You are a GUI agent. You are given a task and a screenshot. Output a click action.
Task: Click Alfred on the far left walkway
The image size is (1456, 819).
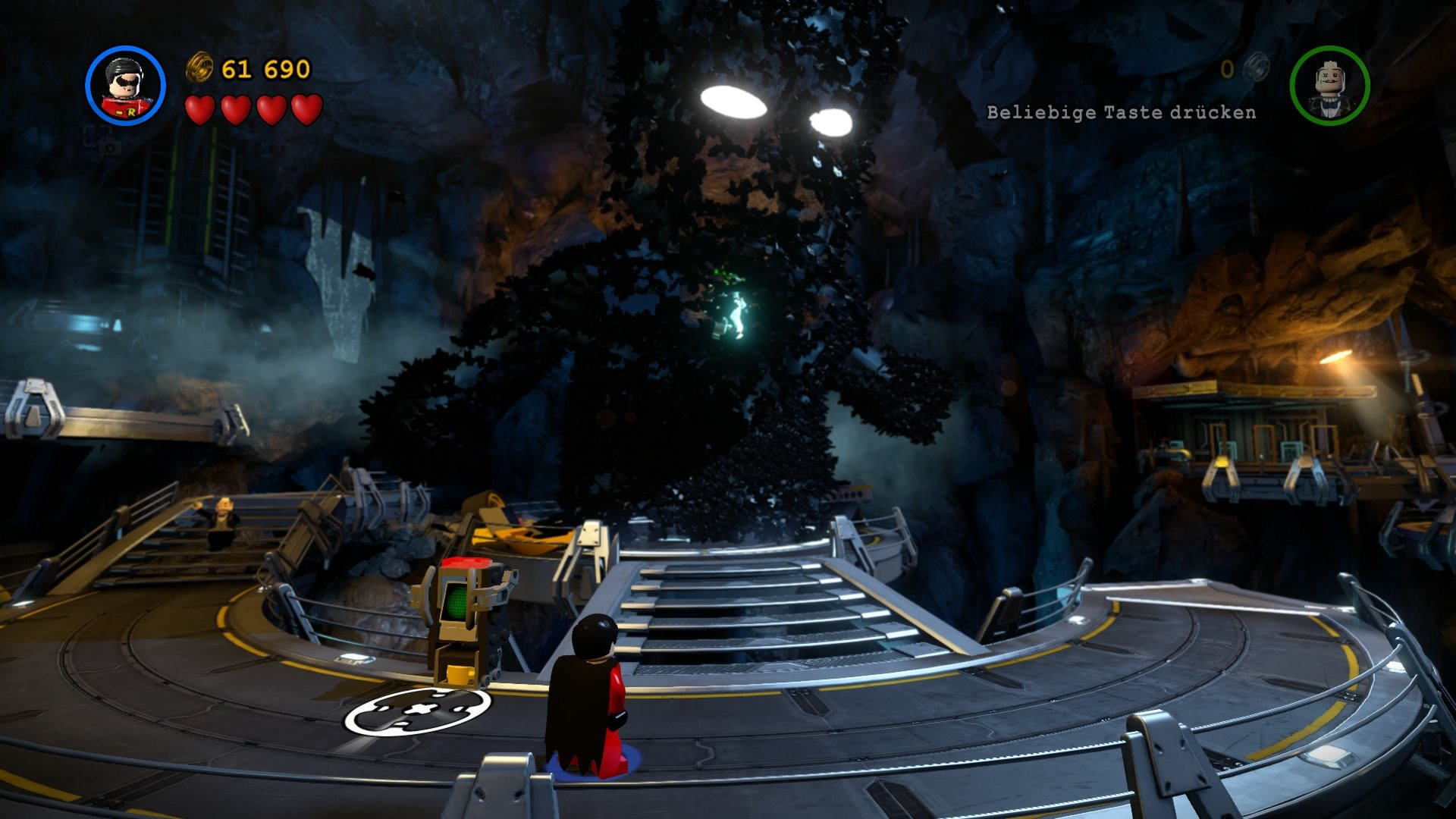(x=221, y=522)
